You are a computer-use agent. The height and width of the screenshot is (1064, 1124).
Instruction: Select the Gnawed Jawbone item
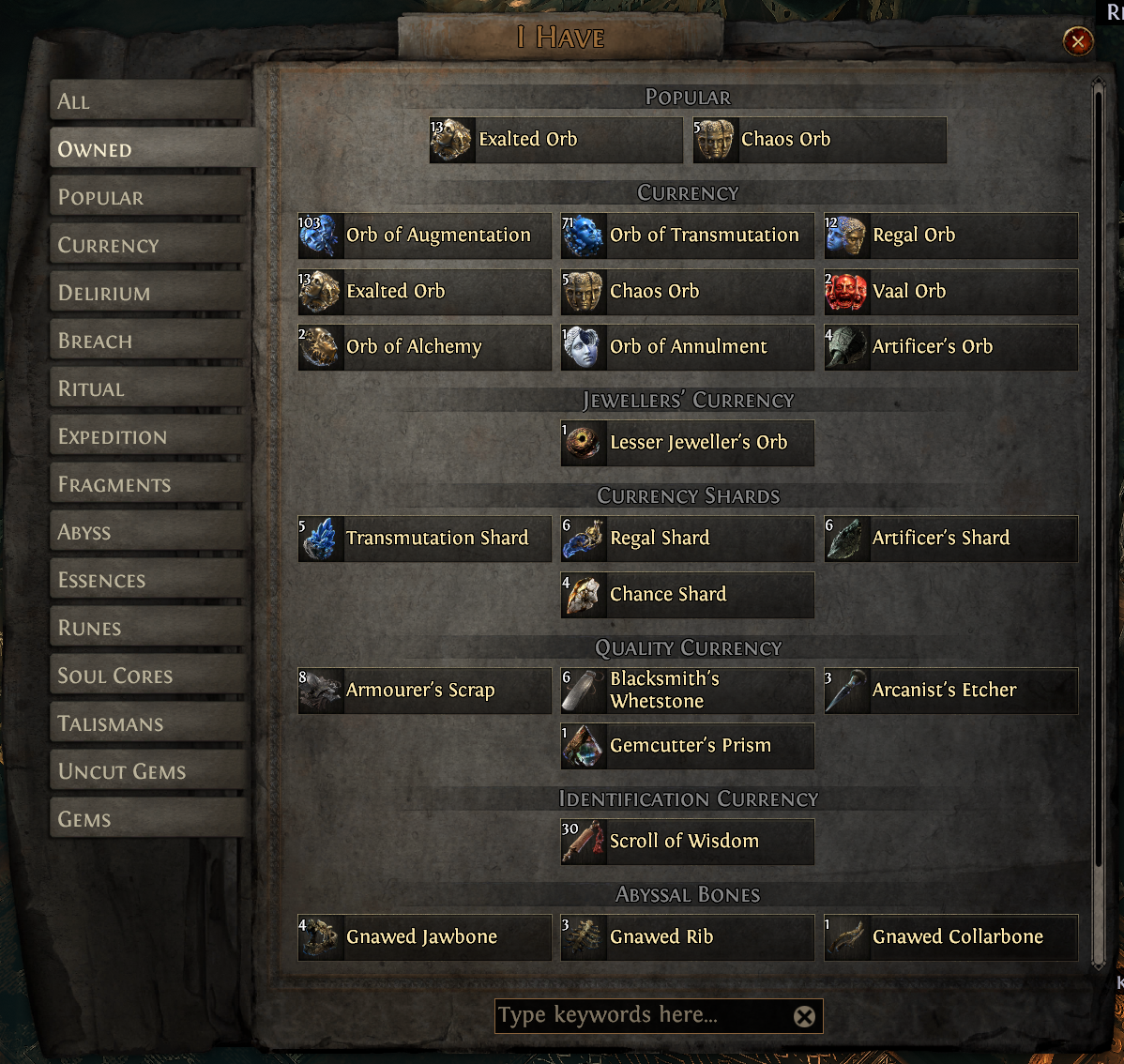(x=425, y=937)
